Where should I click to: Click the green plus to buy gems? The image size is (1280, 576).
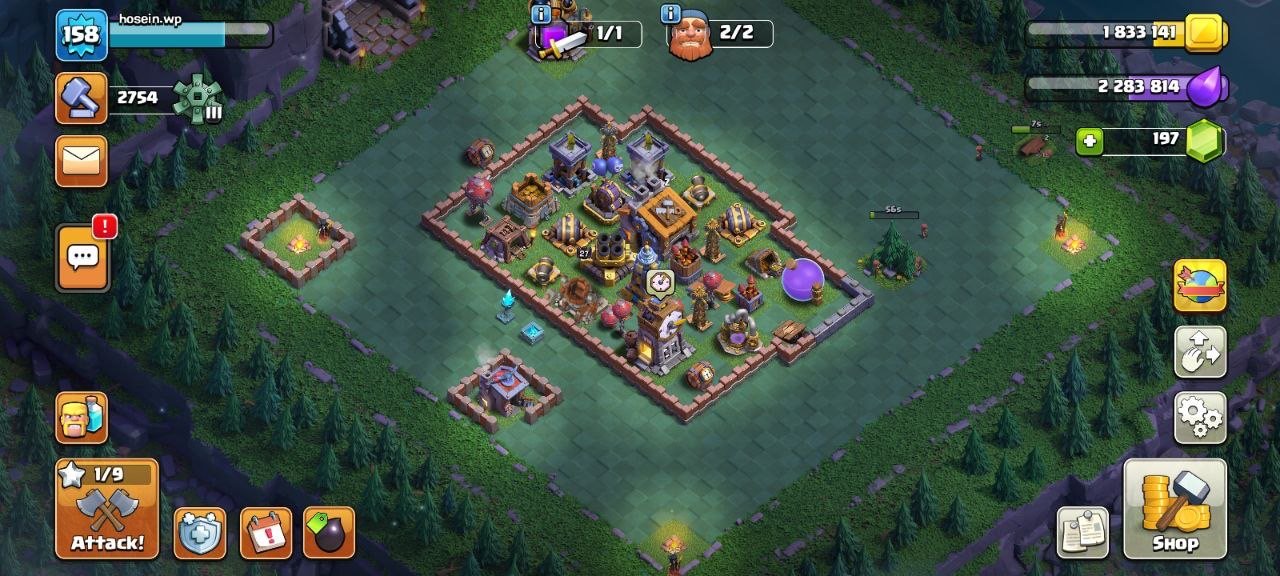tap(1090, 142)
